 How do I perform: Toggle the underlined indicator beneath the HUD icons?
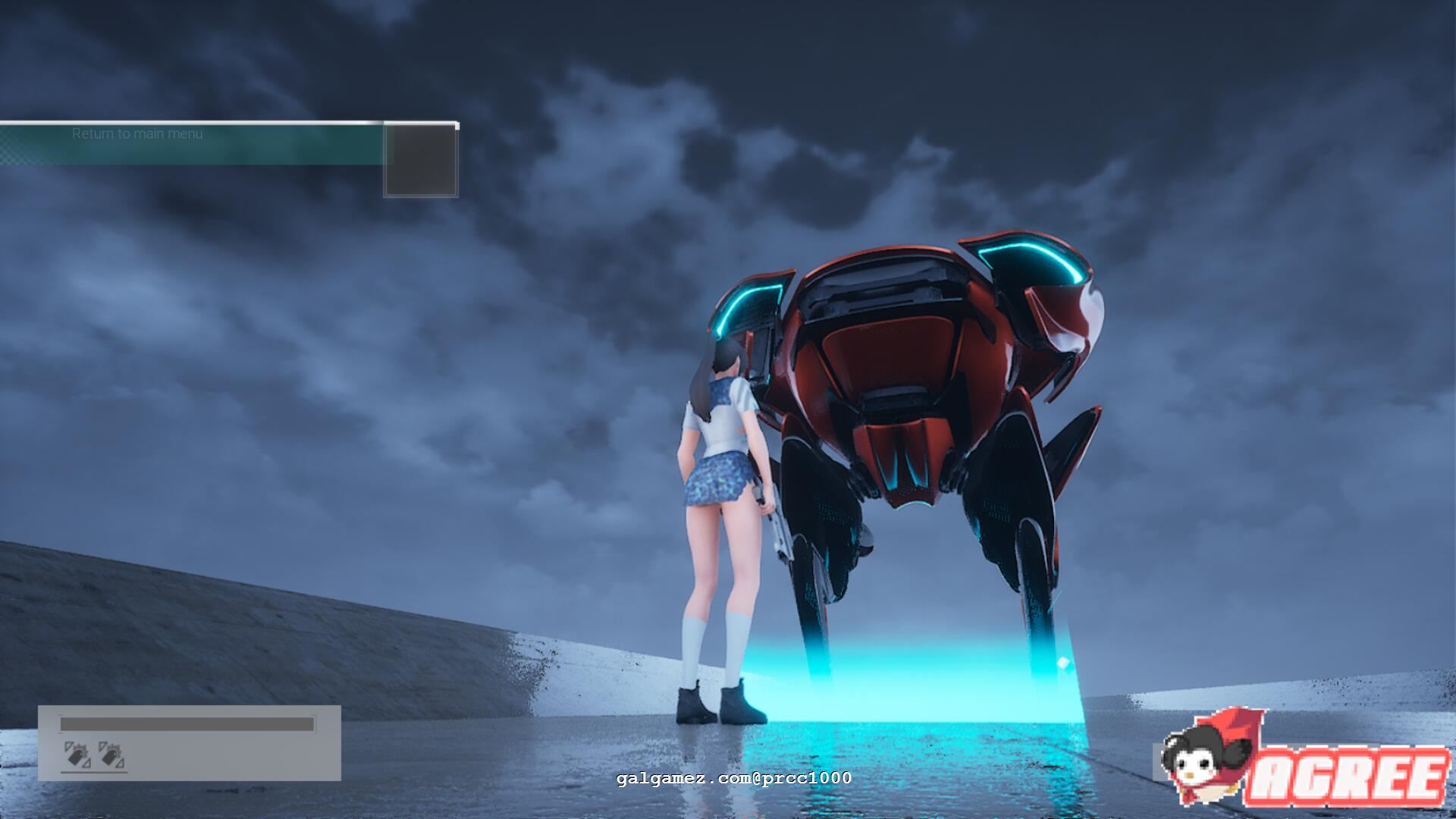click(x=95, y=773)
